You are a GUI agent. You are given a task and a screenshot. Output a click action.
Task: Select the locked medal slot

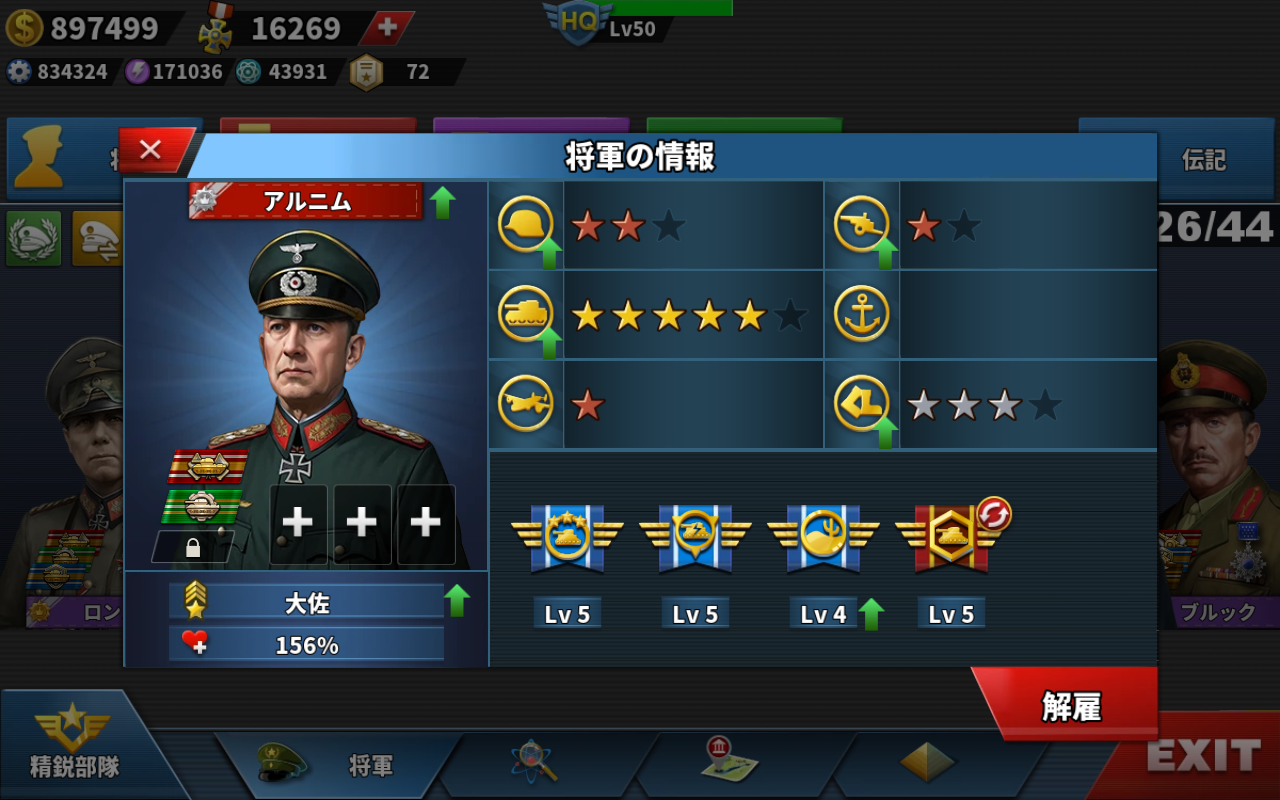192,547
